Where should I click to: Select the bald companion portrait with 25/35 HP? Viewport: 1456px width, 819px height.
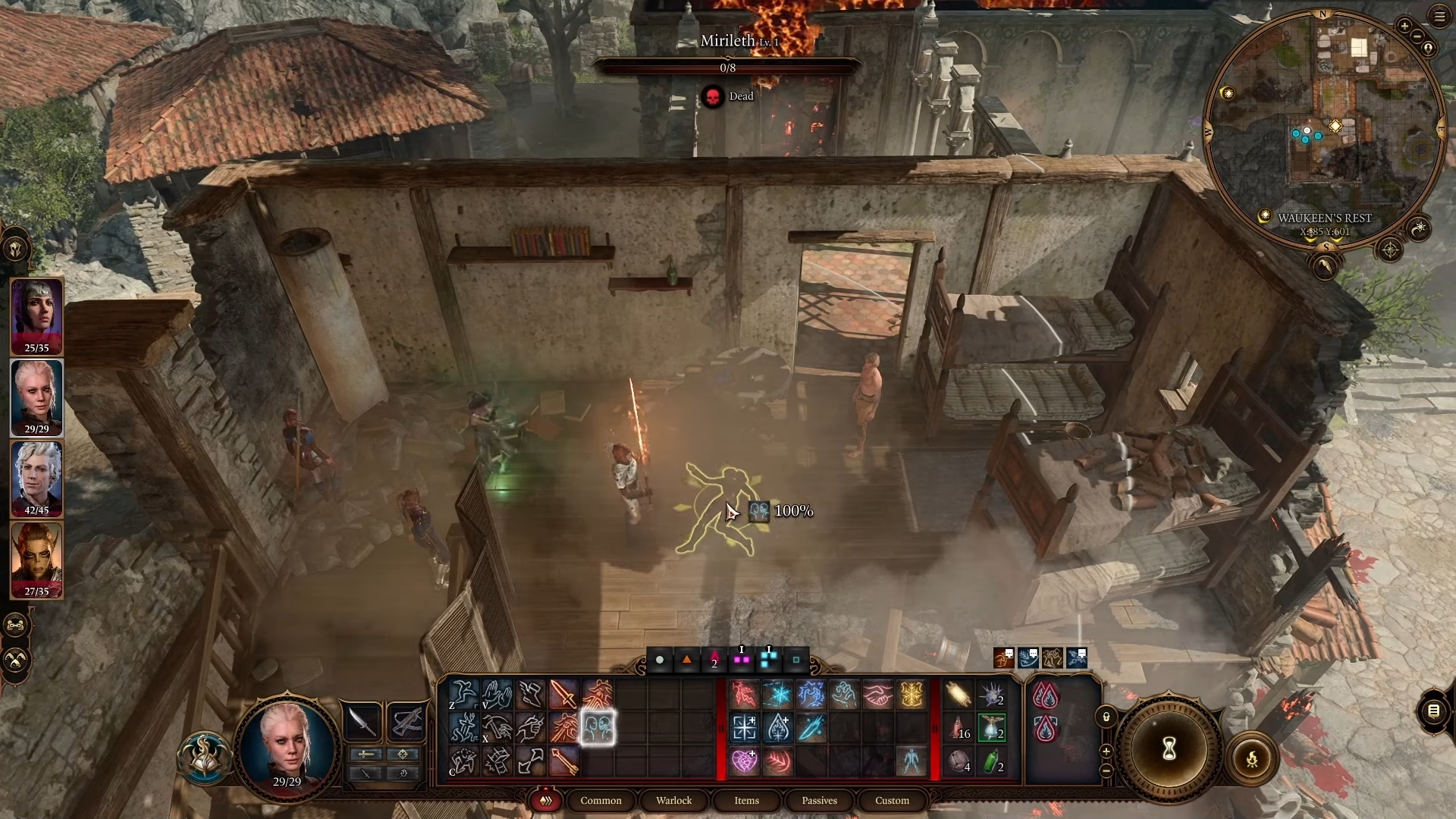click(x=36, y=315)
